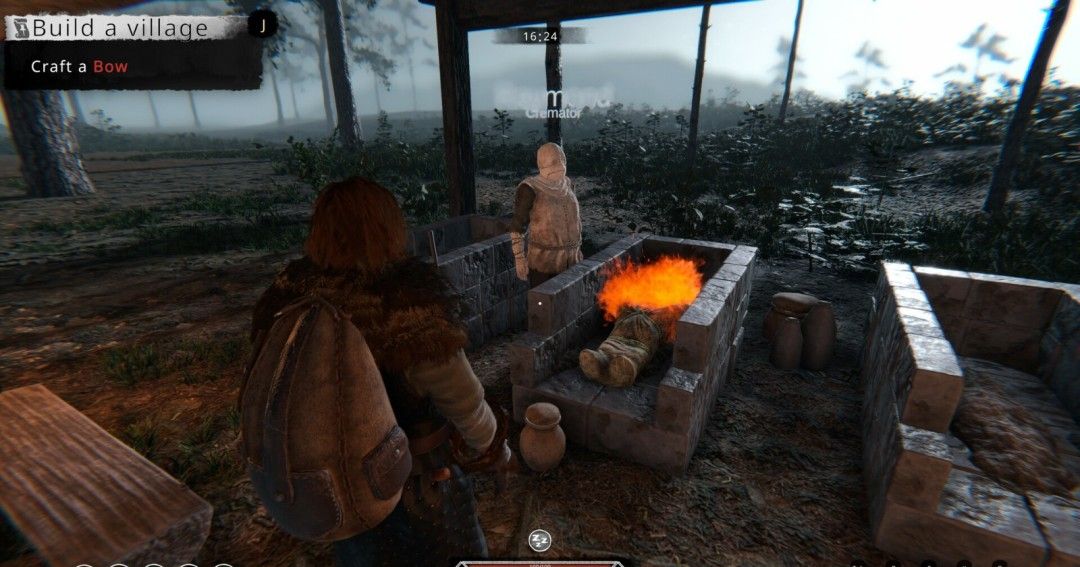Viewport: 1080px width, 567px height.
Task: Select the Craft a Bow objective
Action: click(79, 67)
